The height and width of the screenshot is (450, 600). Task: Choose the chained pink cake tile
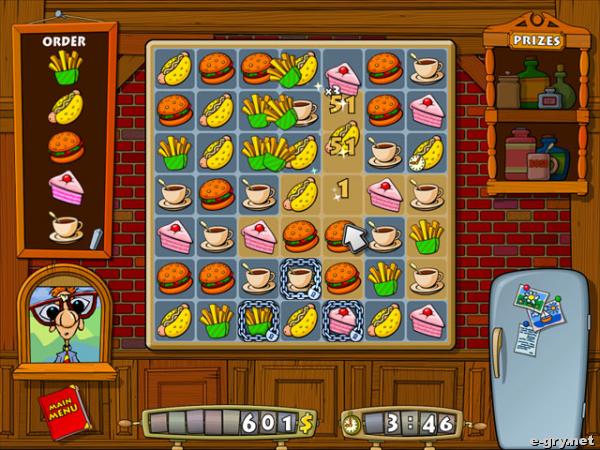(x=342, y=320)
